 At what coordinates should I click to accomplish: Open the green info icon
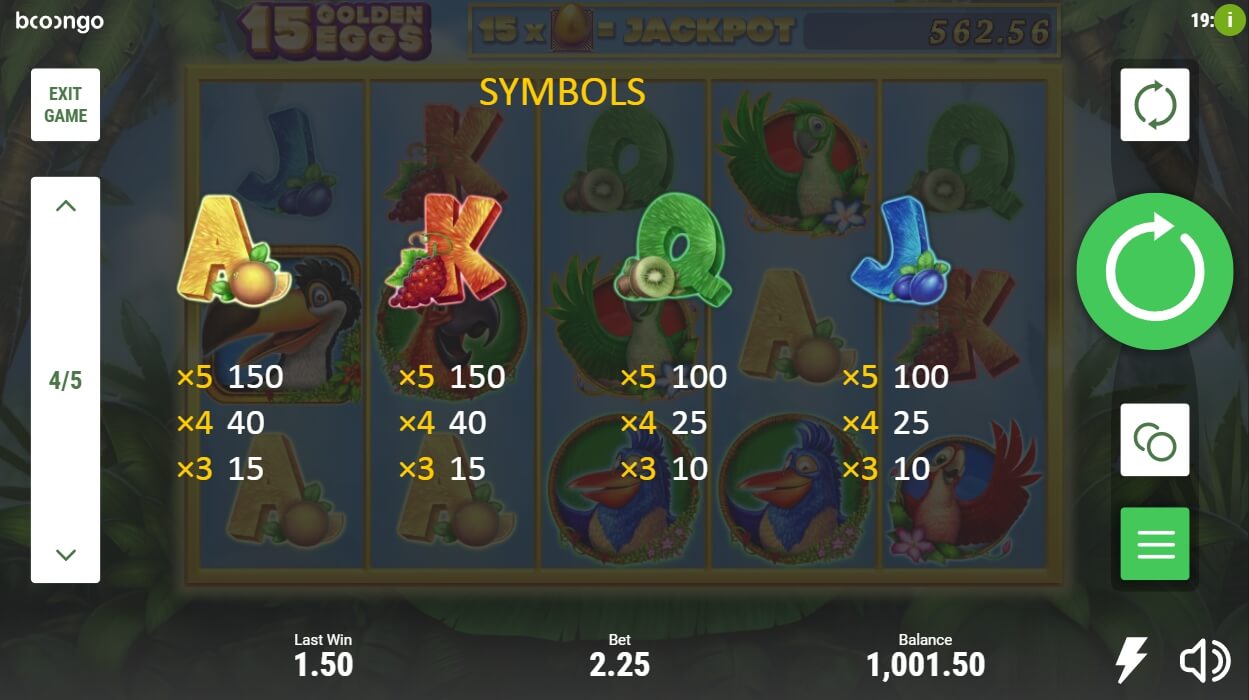tap(1229, 20)
